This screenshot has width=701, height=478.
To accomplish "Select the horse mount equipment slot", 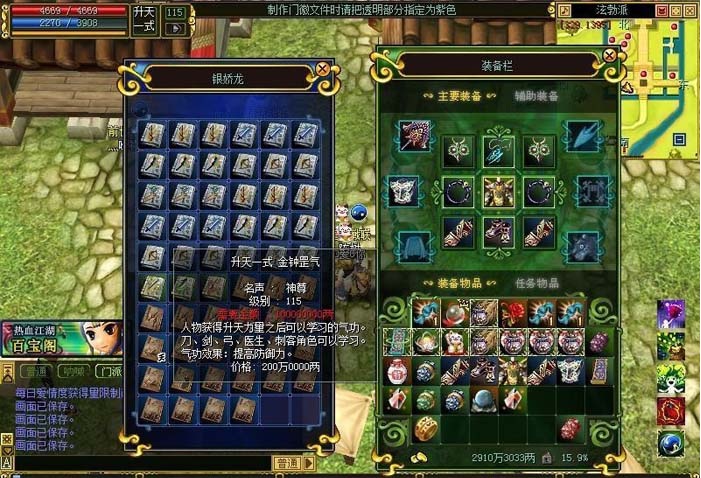I will (x=582, y=244).
